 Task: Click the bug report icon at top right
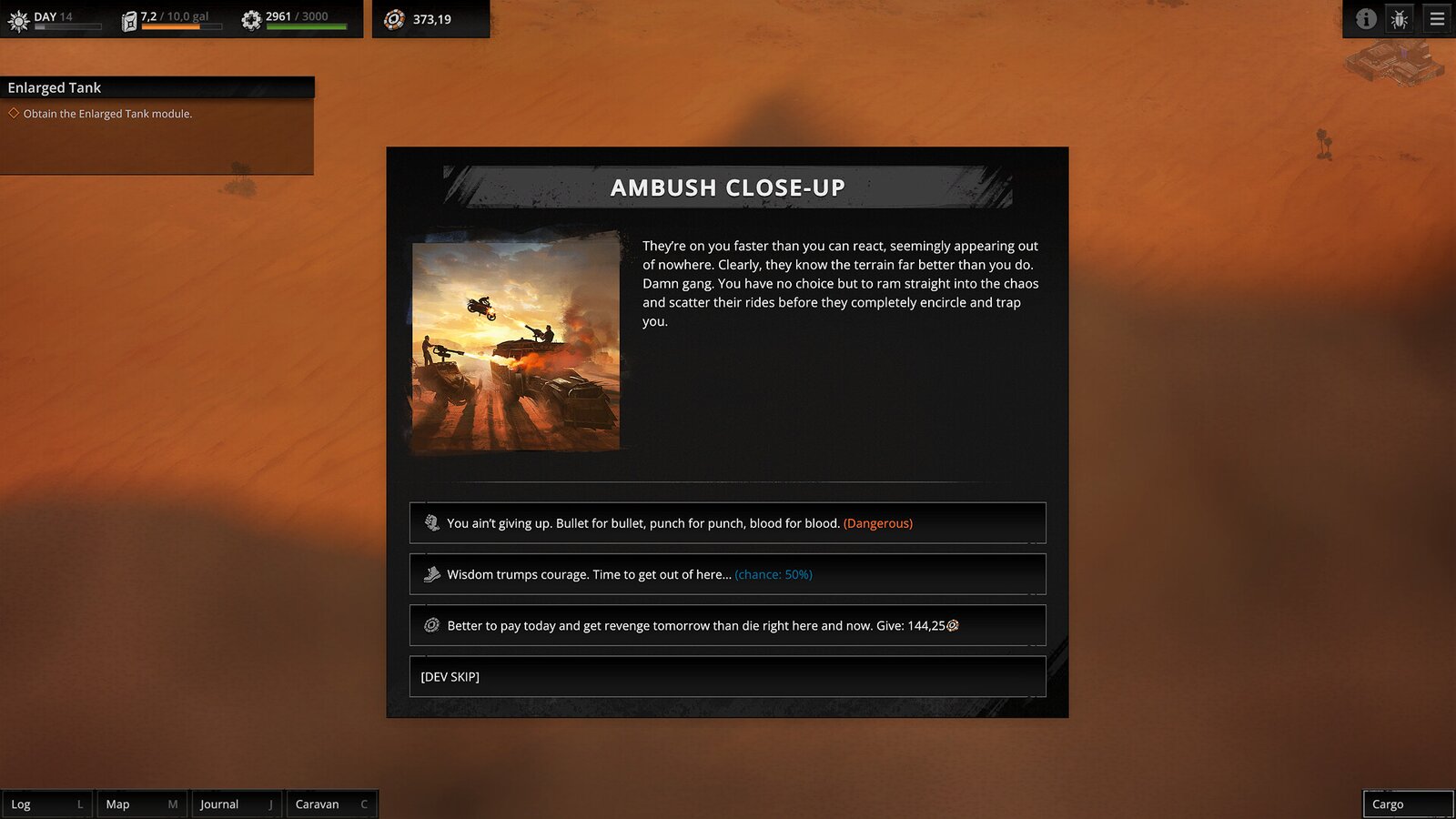tap(1400, 18)
